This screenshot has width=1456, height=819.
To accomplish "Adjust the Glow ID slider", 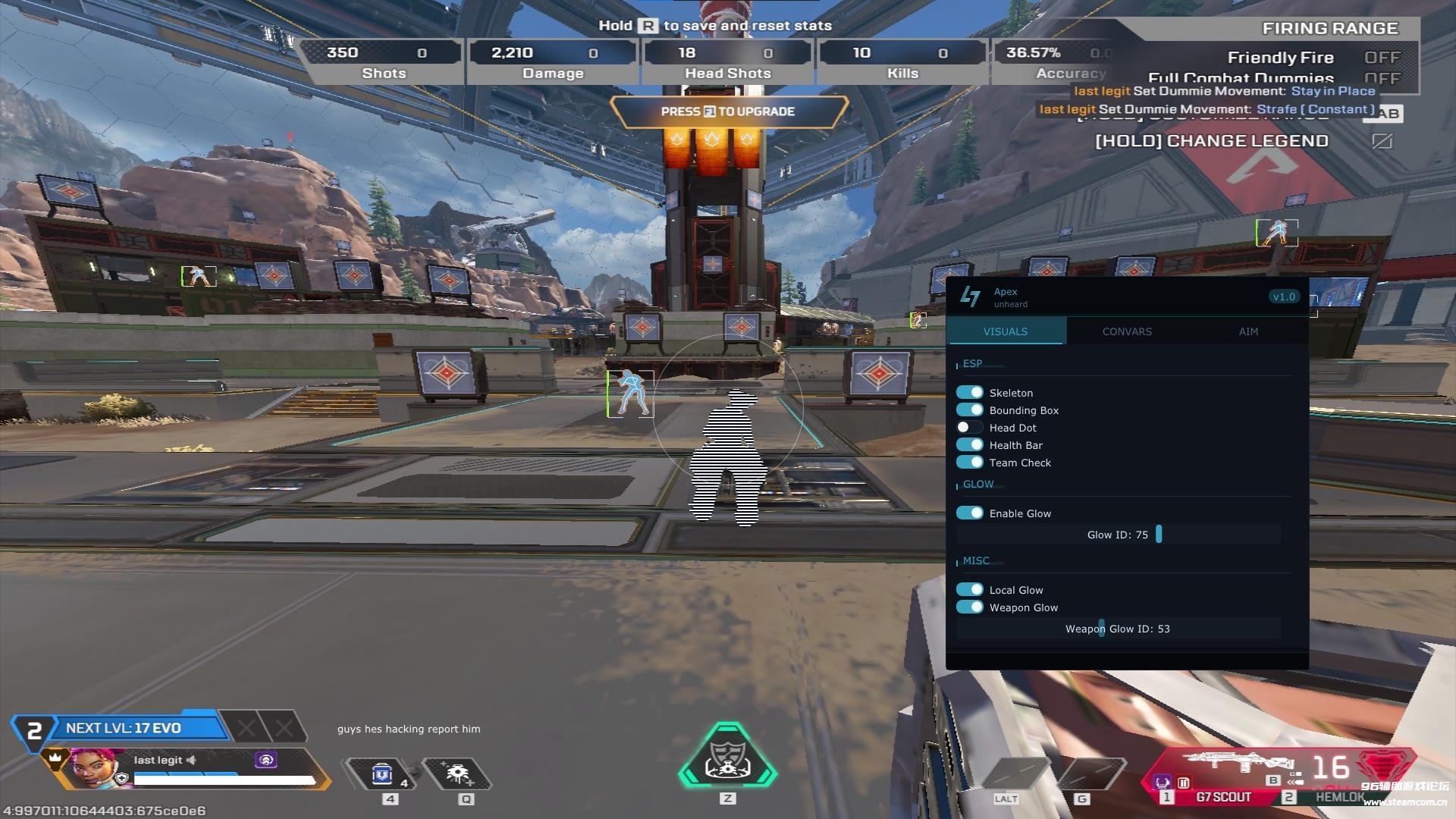I will tap(1158, 534).
